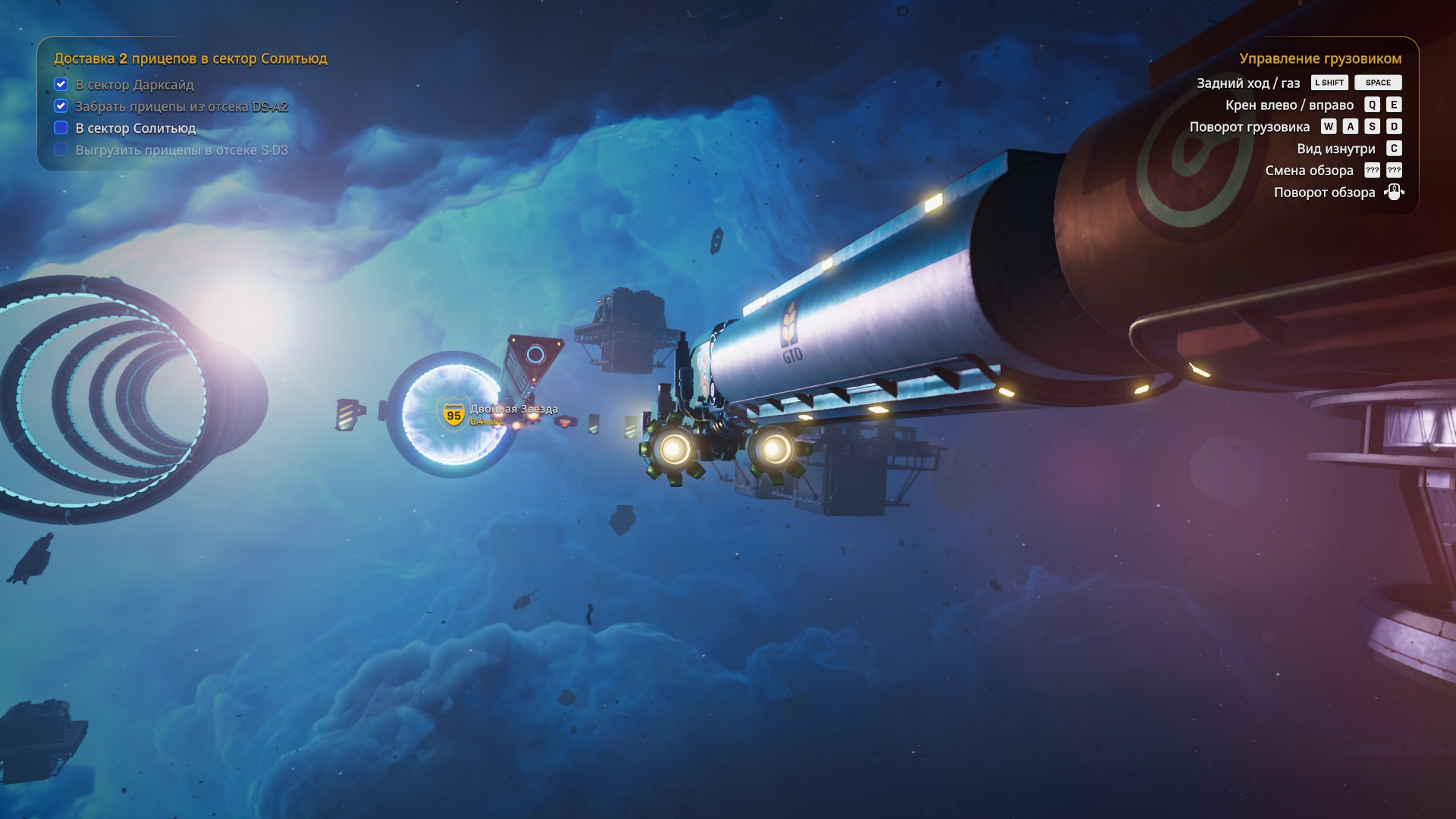Click the route 95 'Двойная Звезда' waypoint marker
The width and height of the screenshot is (1456, 819).
(453, 414)
